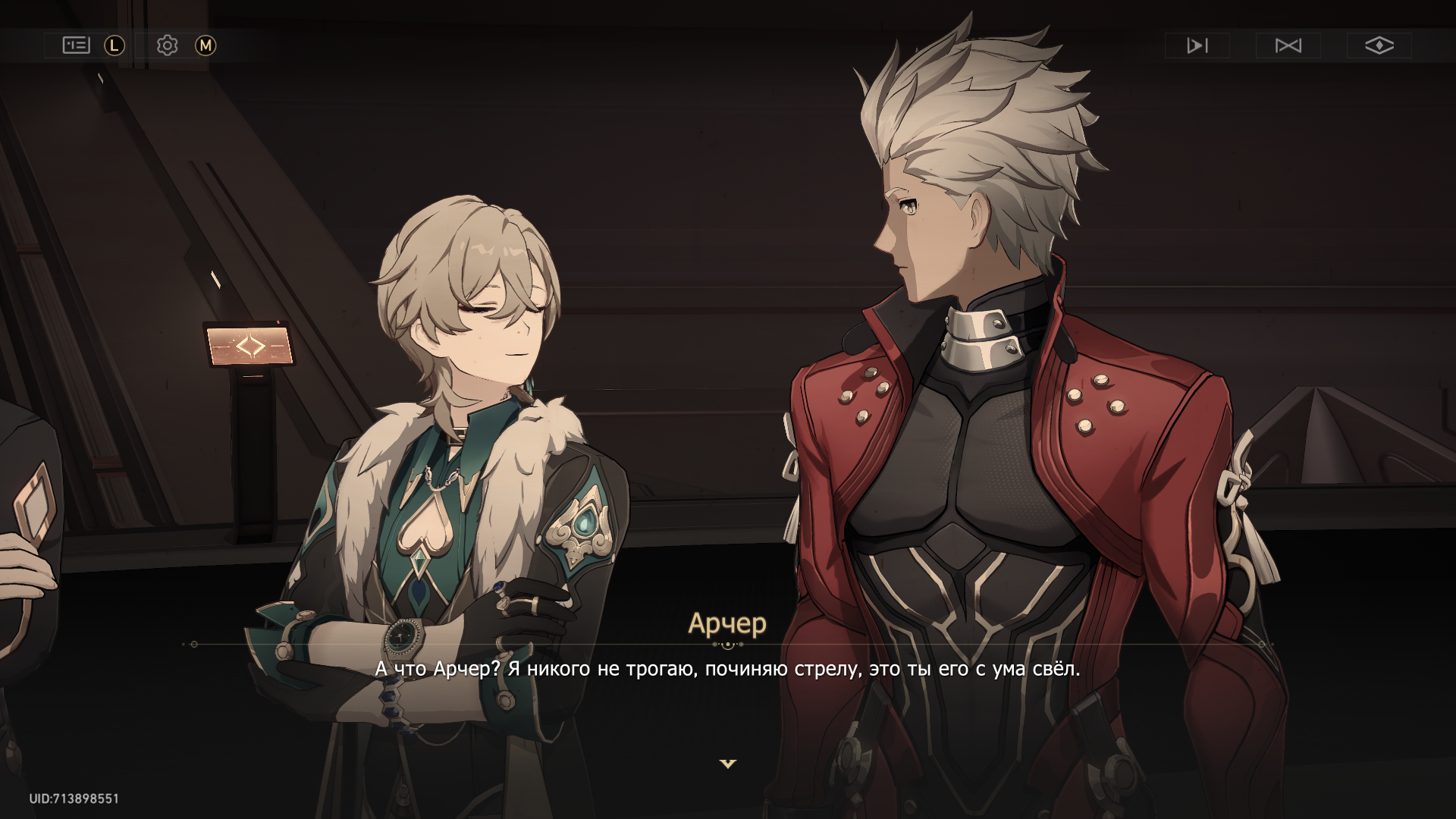The height and width of the screenshot is (819, 1456).
Task: Advance dialogue with the gold arrow
Action: coord(728,764)
